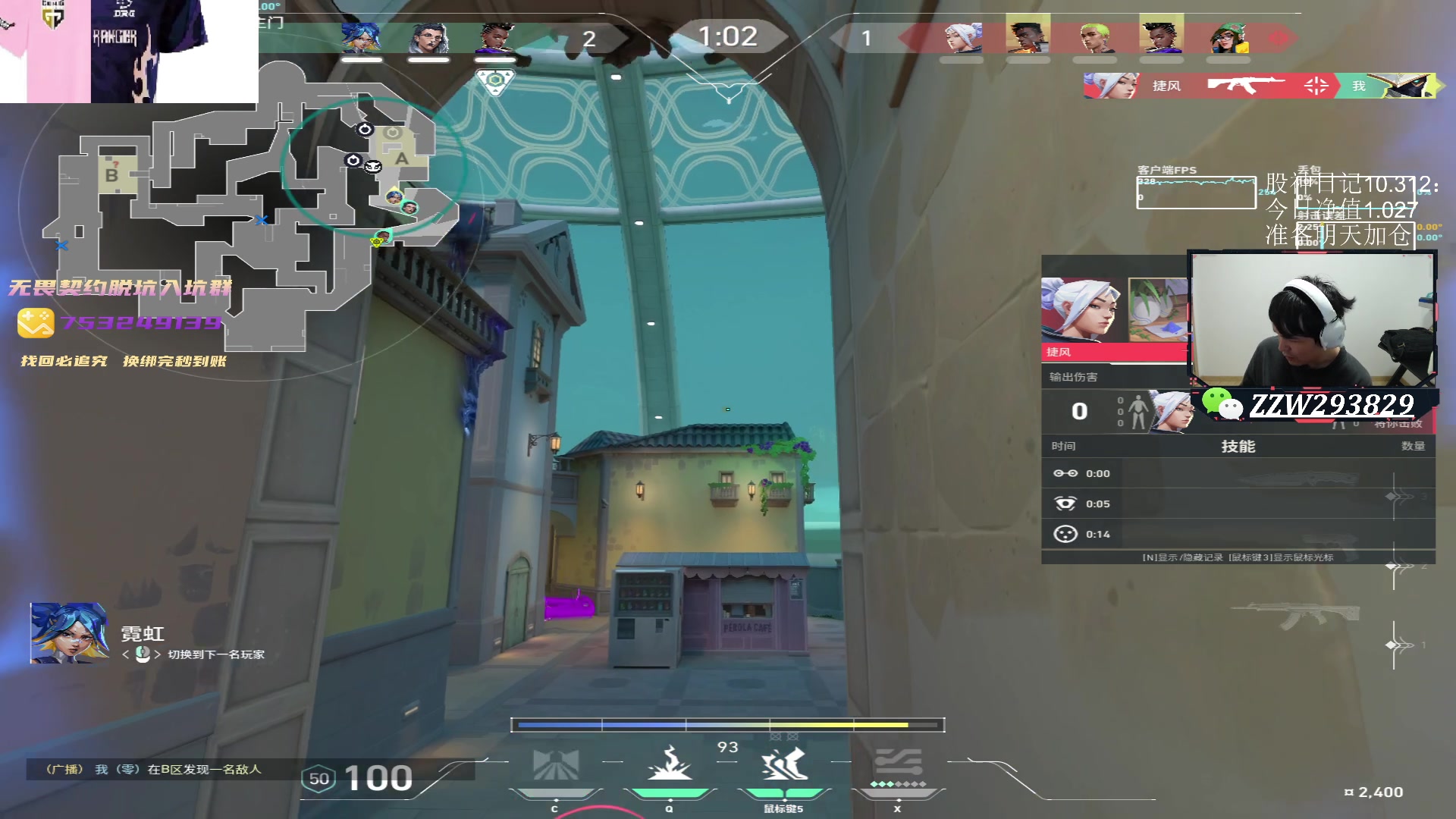Click the spike icon below the top bar
The image size is (1456, 819).
click(494, 80)
